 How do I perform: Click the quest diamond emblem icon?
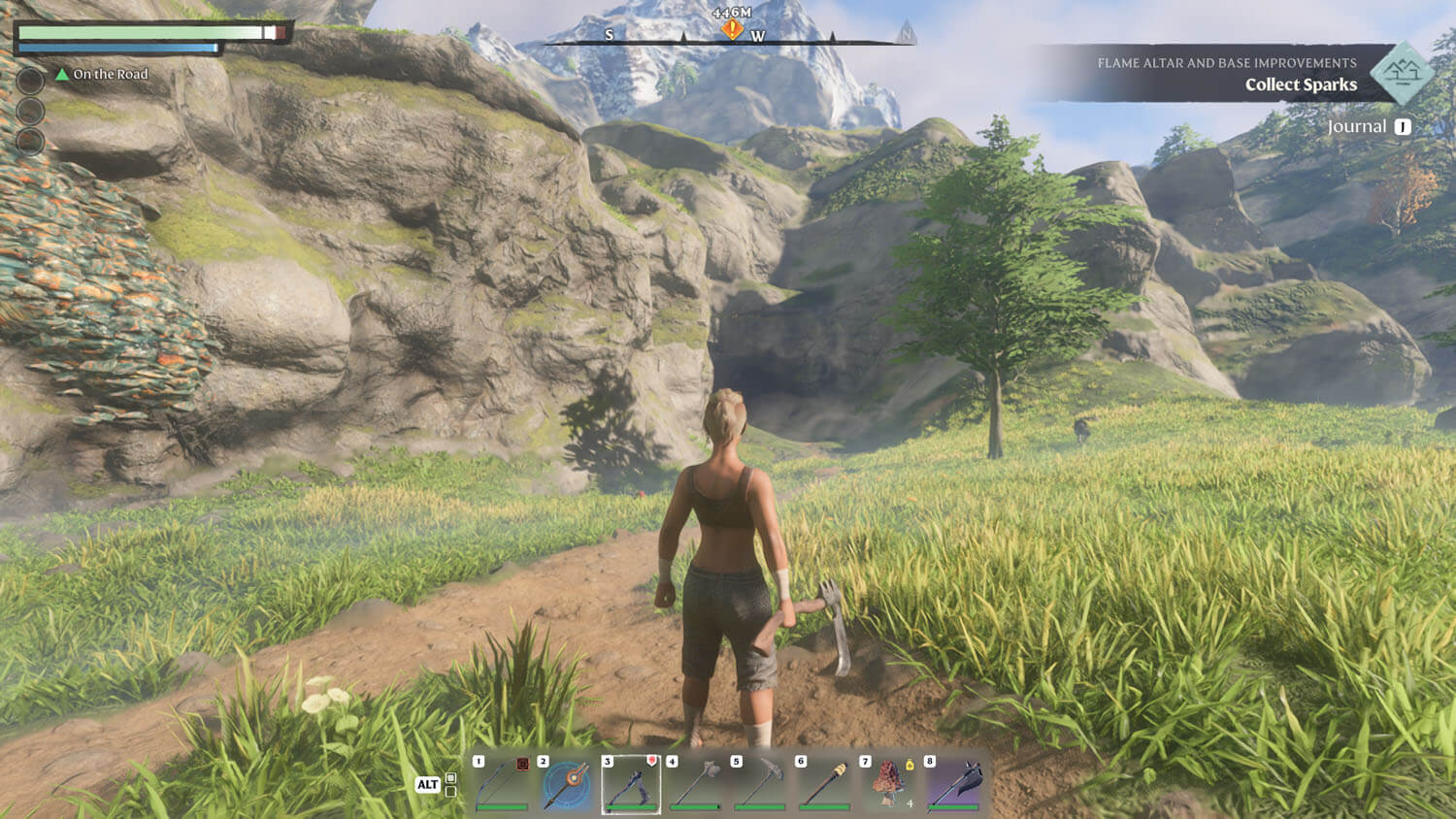tap(1402, 72)
